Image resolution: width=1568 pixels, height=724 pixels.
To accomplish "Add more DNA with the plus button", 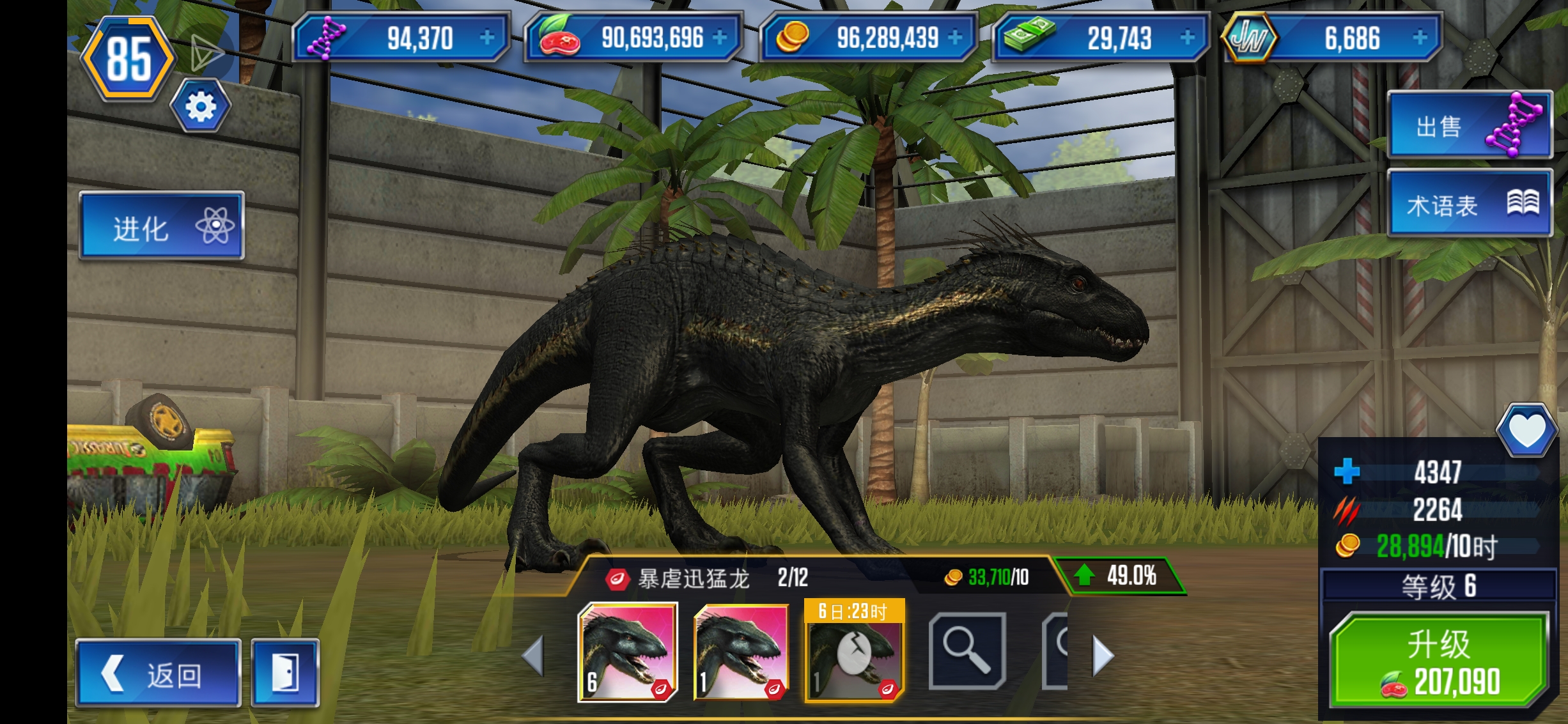I will [x=487, y=38].
